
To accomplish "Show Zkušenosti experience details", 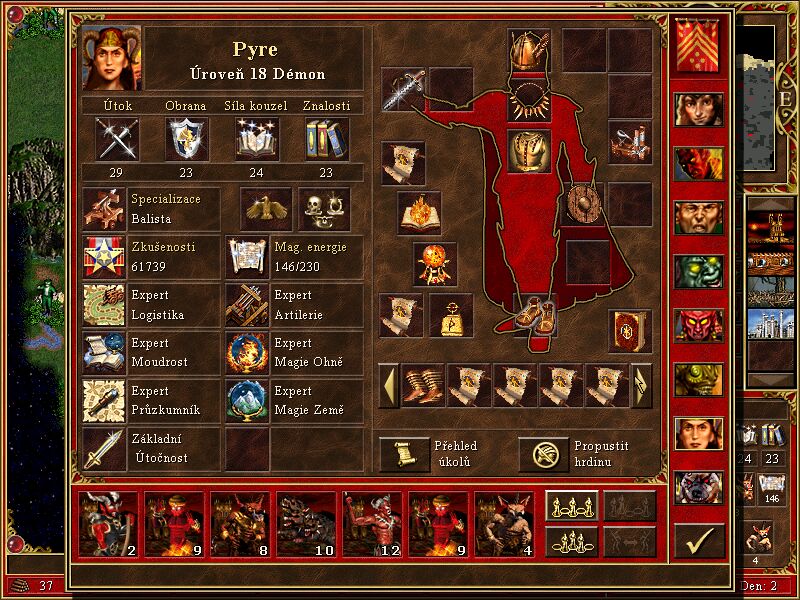I will click(x=104, y=257).
